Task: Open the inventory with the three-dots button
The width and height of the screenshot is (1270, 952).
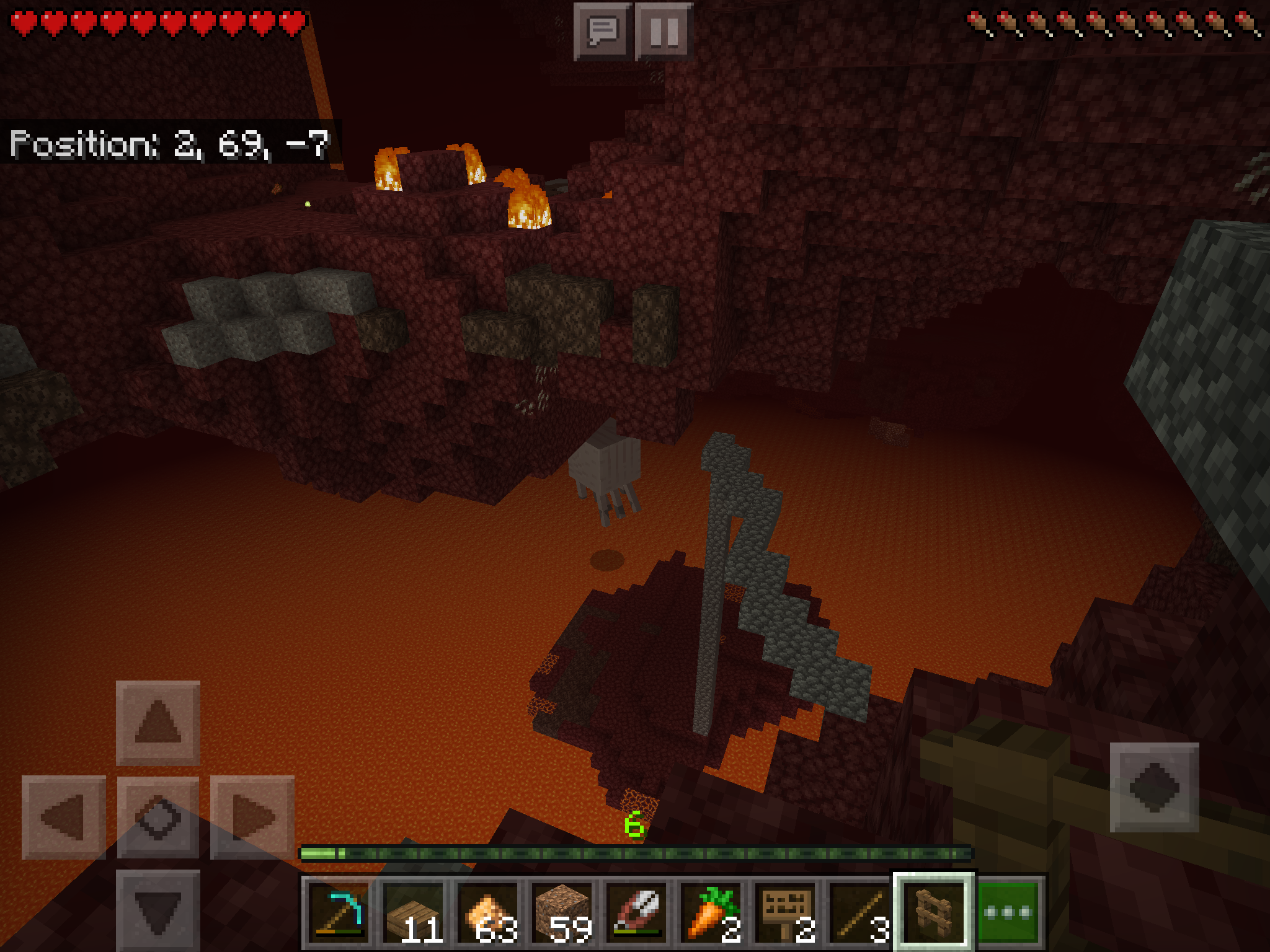Action: click(1008, 912)
